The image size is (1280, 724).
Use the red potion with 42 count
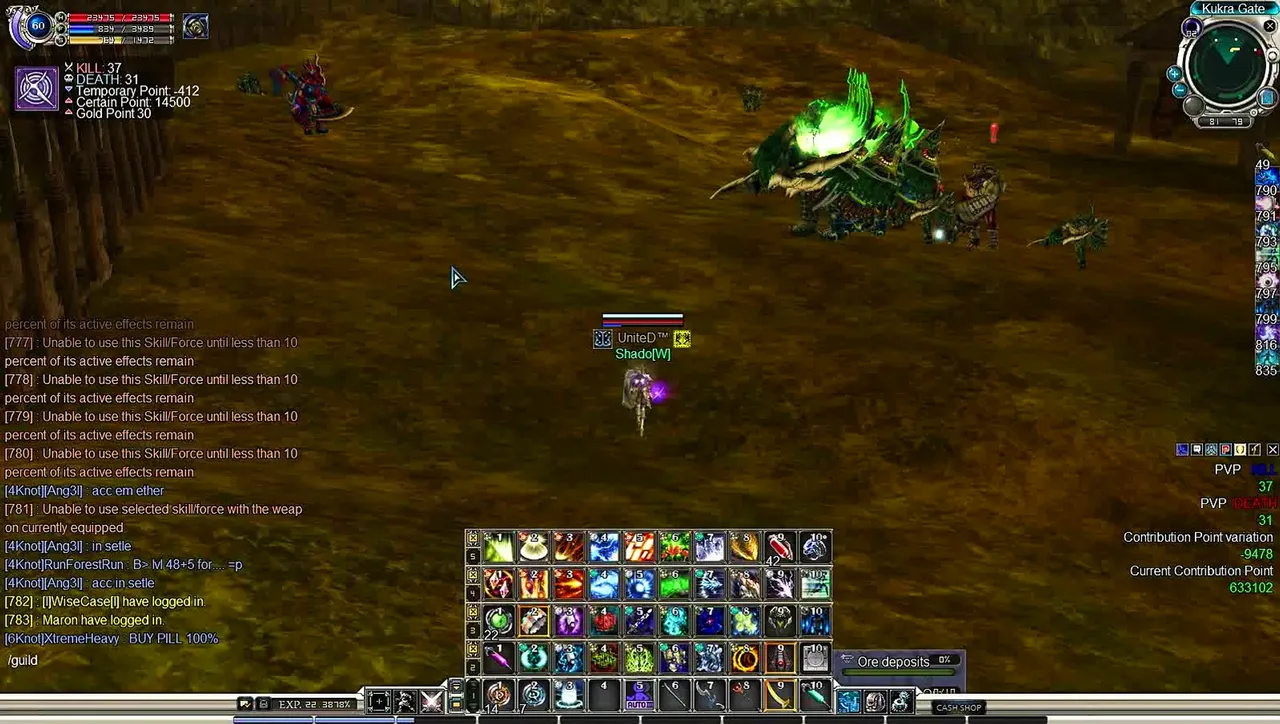780,547
